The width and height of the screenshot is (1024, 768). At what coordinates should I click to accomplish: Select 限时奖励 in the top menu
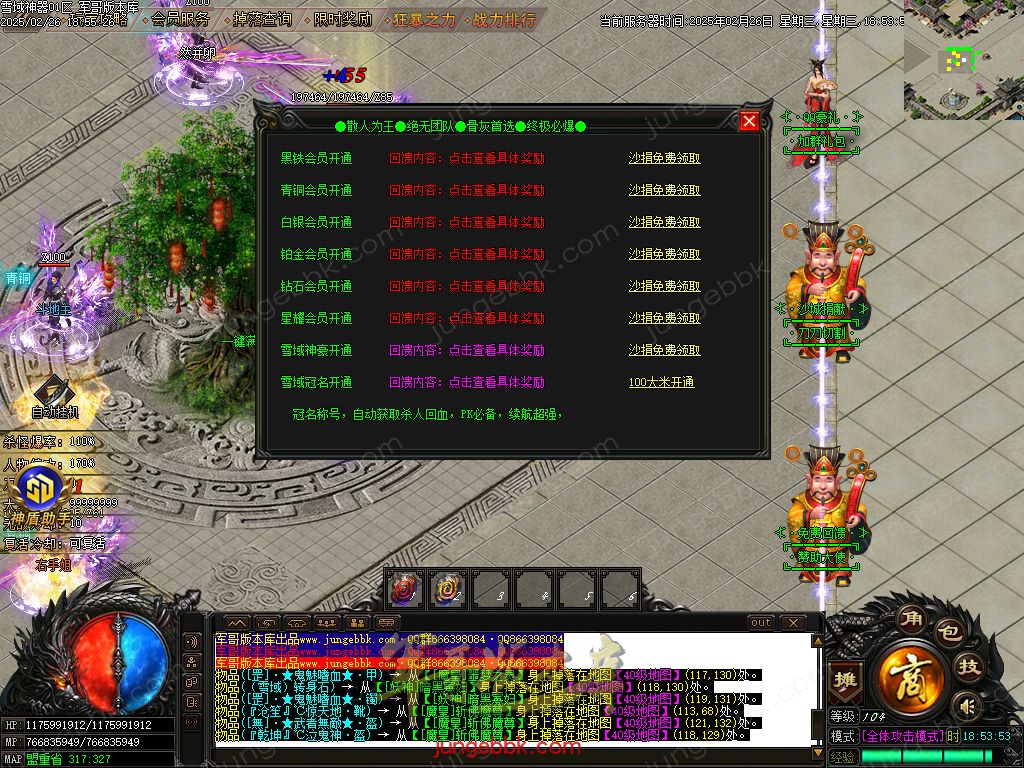click(342, 19)
